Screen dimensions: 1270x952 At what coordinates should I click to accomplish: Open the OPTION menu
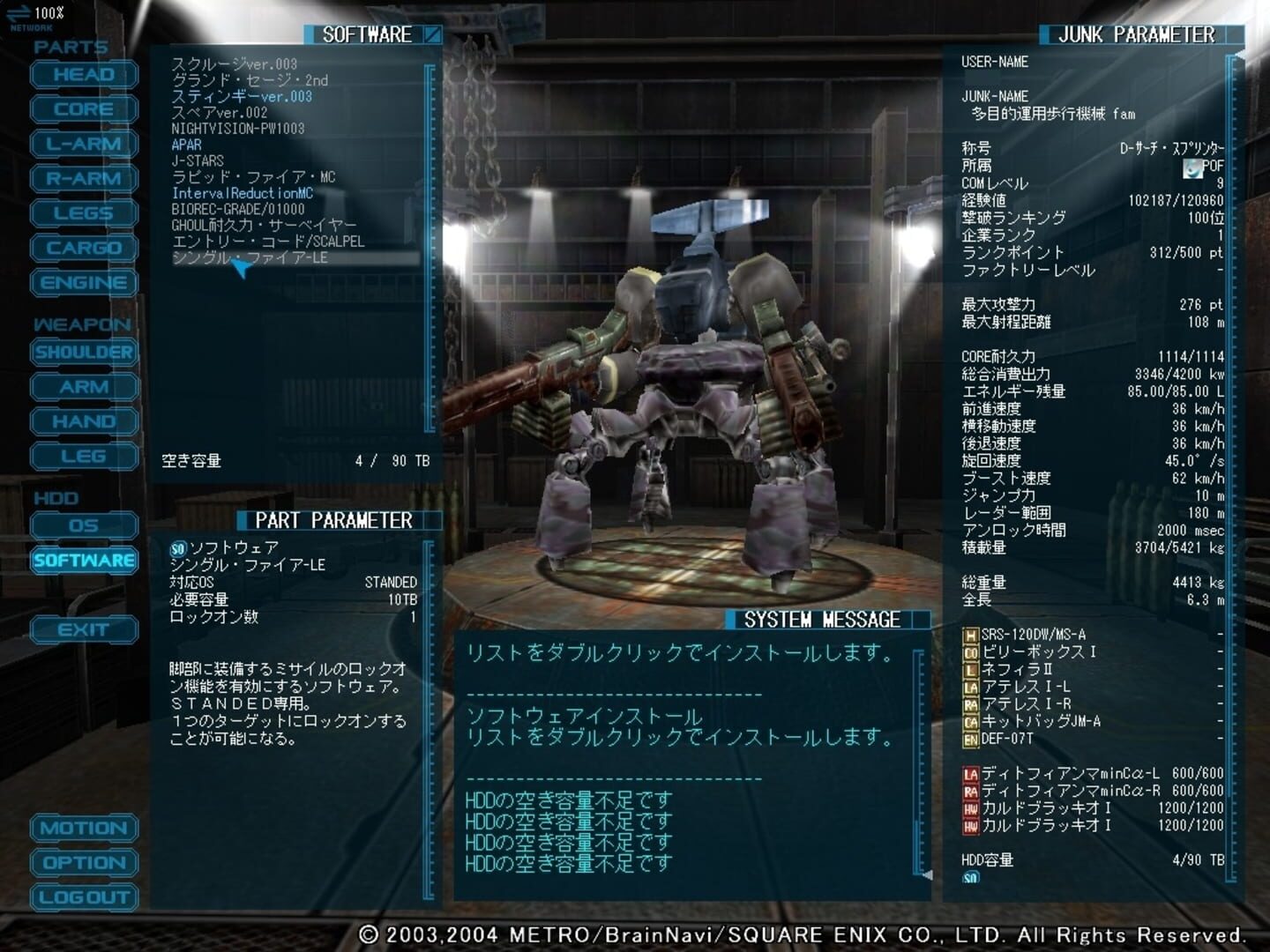click(x=83, y=863)
